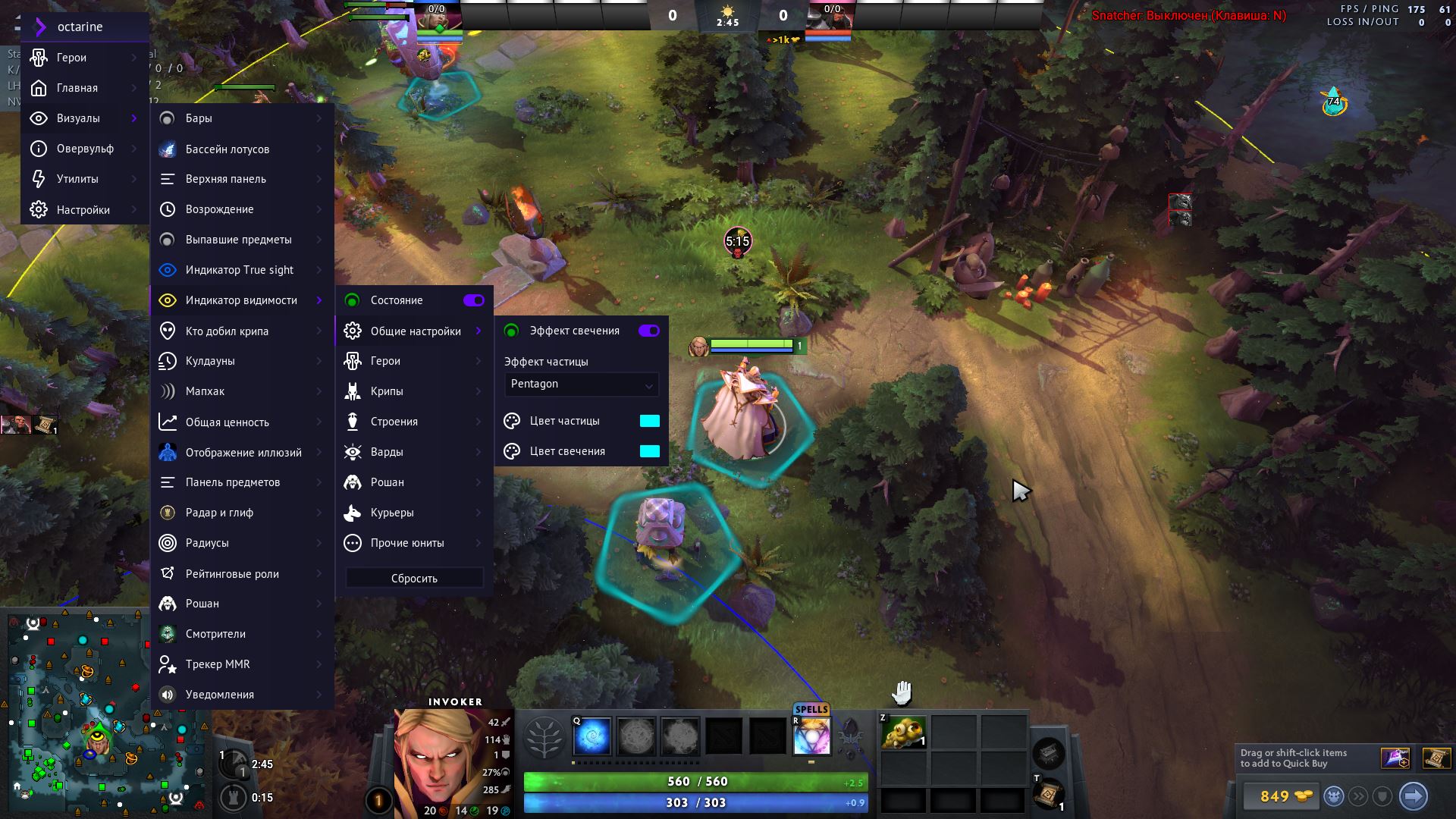The image size is (1456, 819).
Task: Toggle the Состояние switch
Action: 474,300
